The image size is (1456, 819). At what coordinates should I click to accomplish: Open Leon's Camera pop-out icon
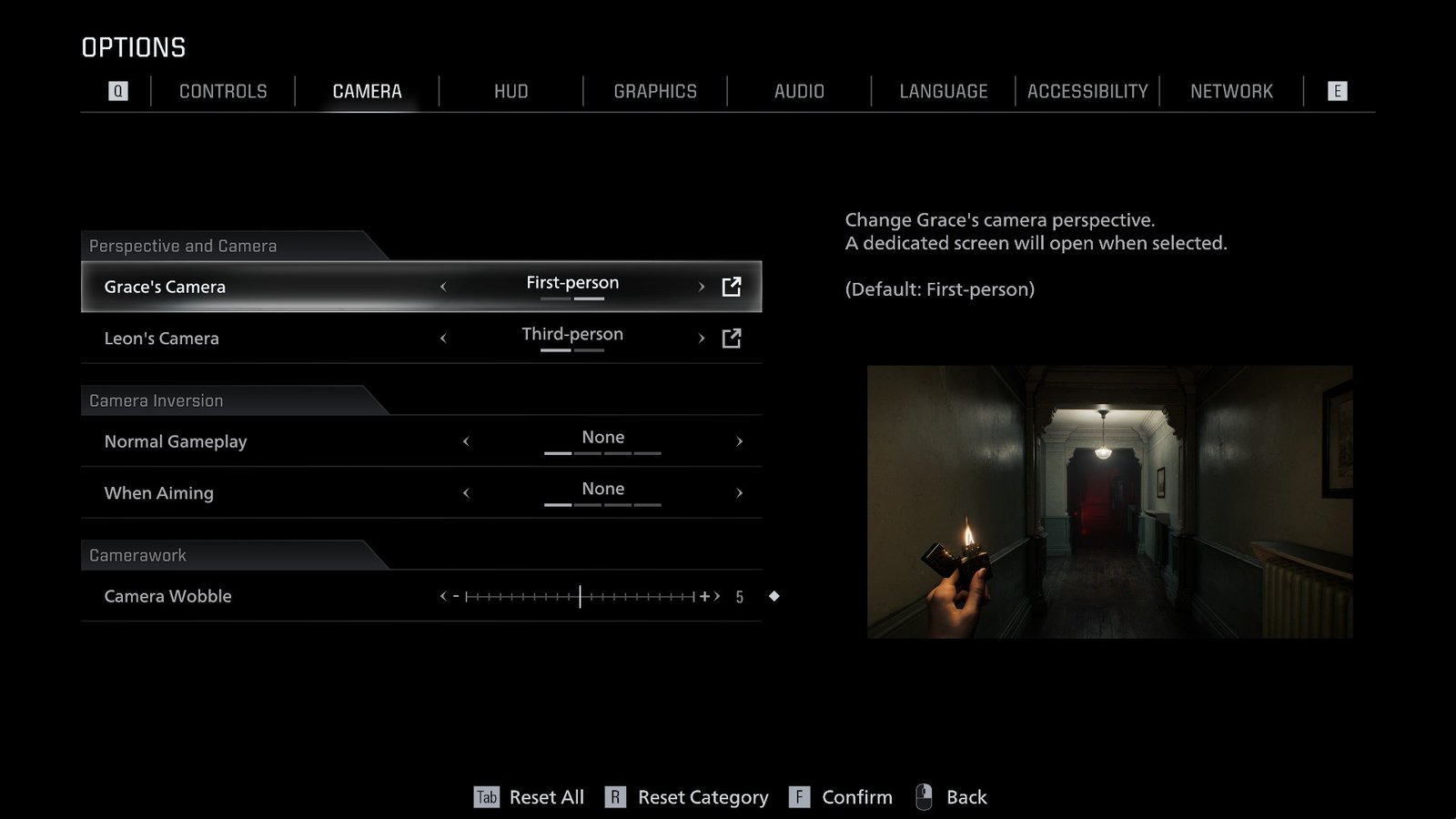(x=731, y=338)
